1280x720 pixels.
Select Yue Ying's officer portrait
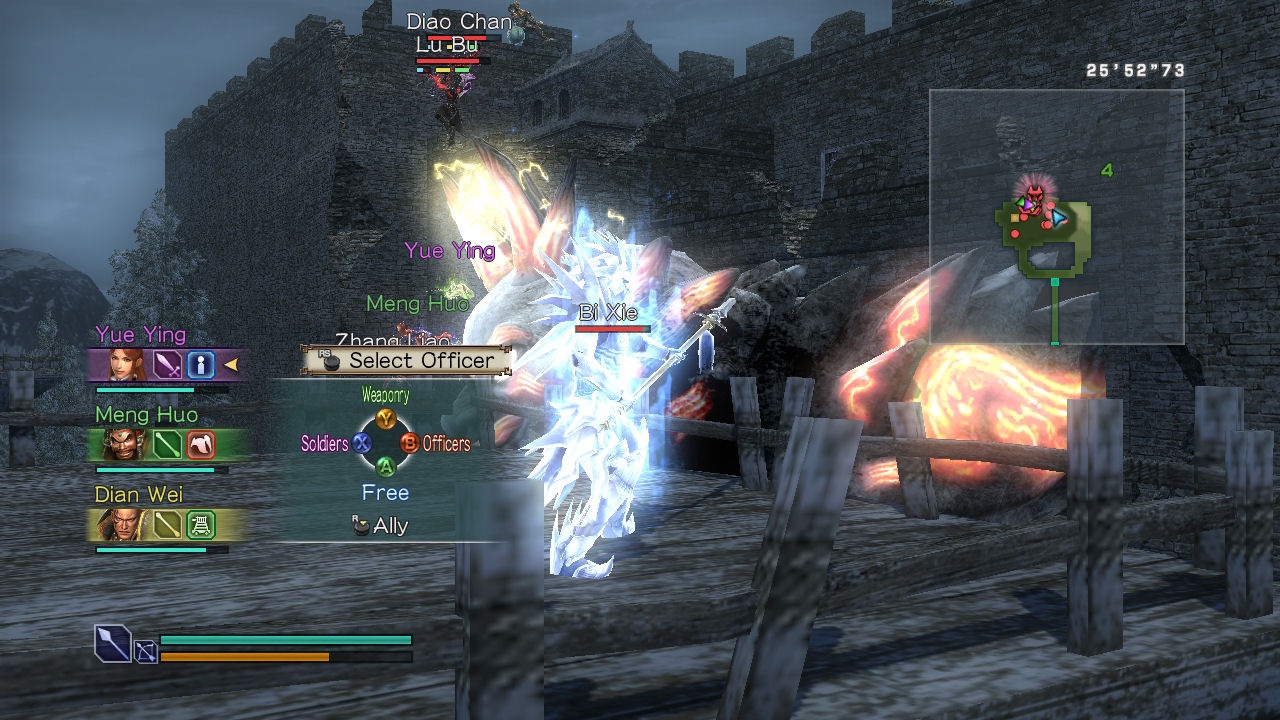click(x=127, y=364)
